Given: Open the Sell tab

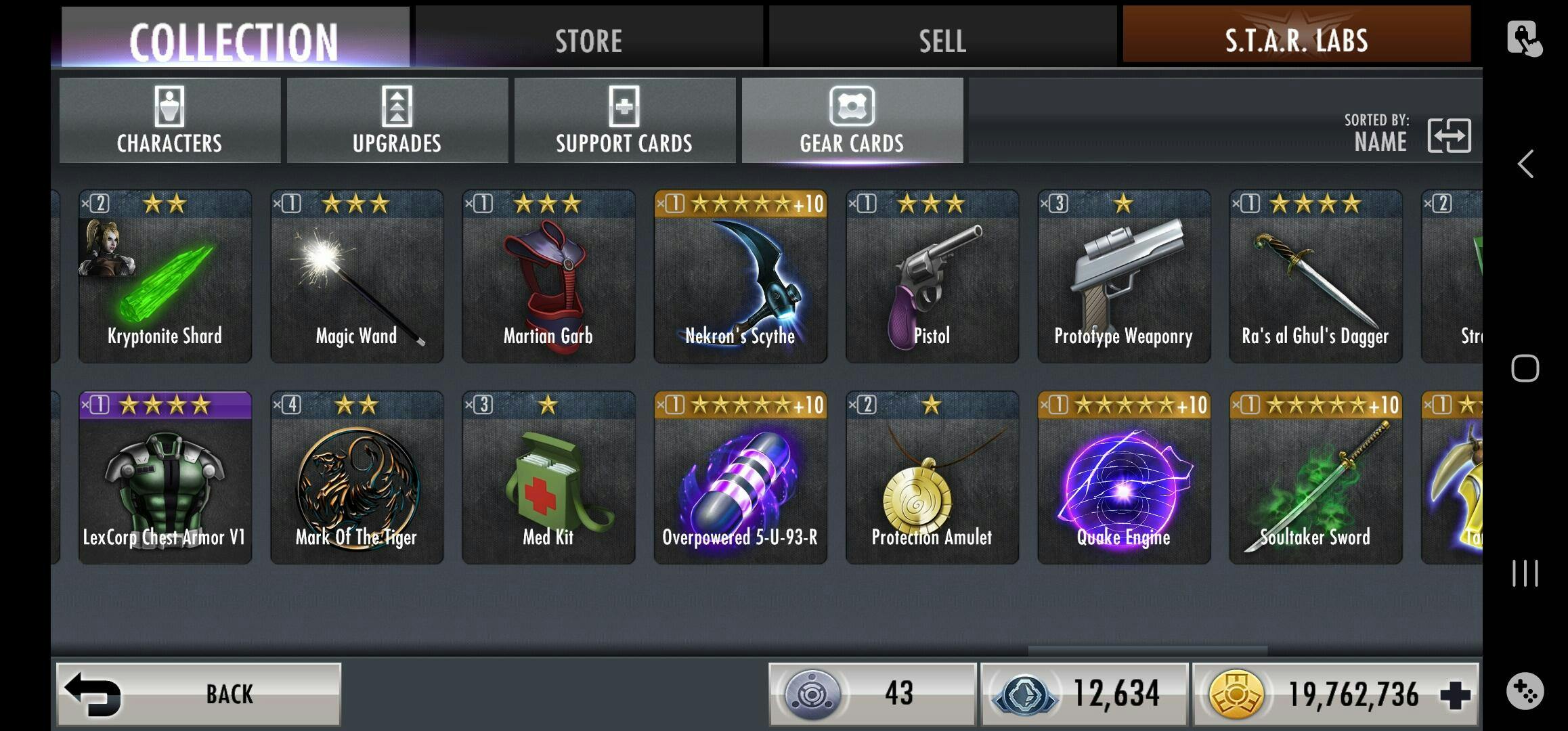Looking at the screenshot, I should tap(942, 39).
